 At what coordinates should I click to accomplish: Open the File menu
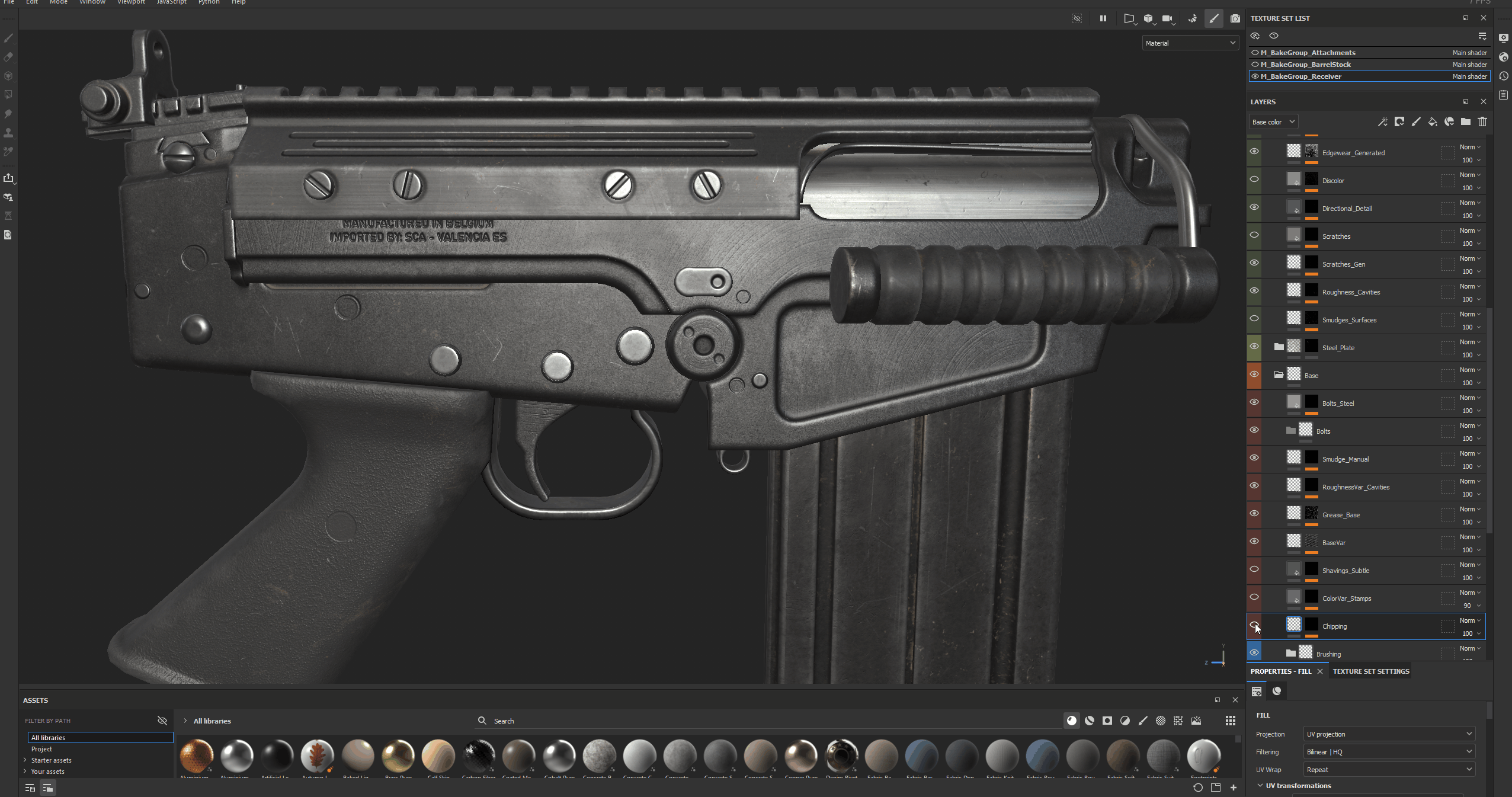coord(8,2)
